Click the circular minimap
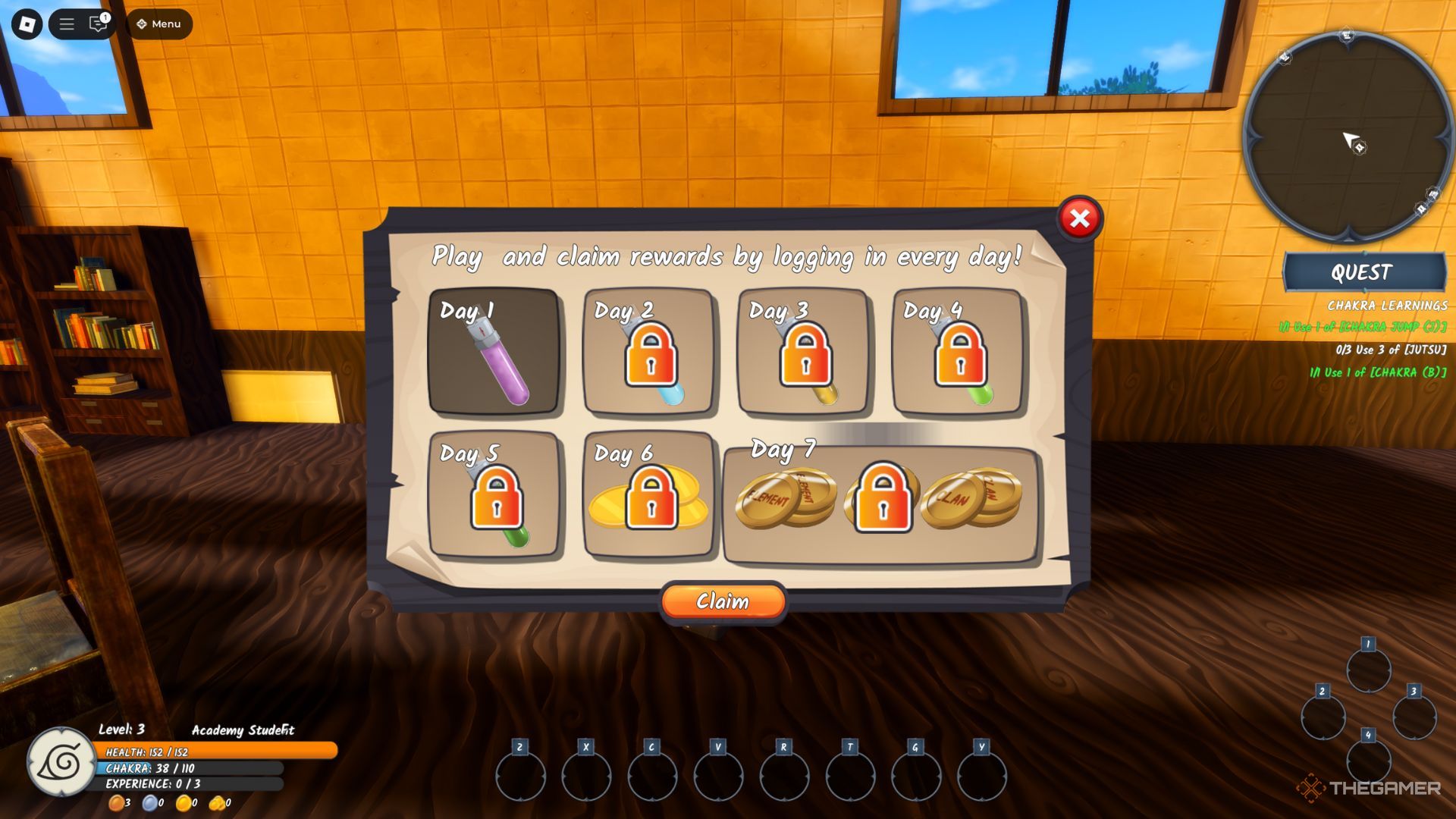The image size is (1456, 819). [x=1347, y=136]
